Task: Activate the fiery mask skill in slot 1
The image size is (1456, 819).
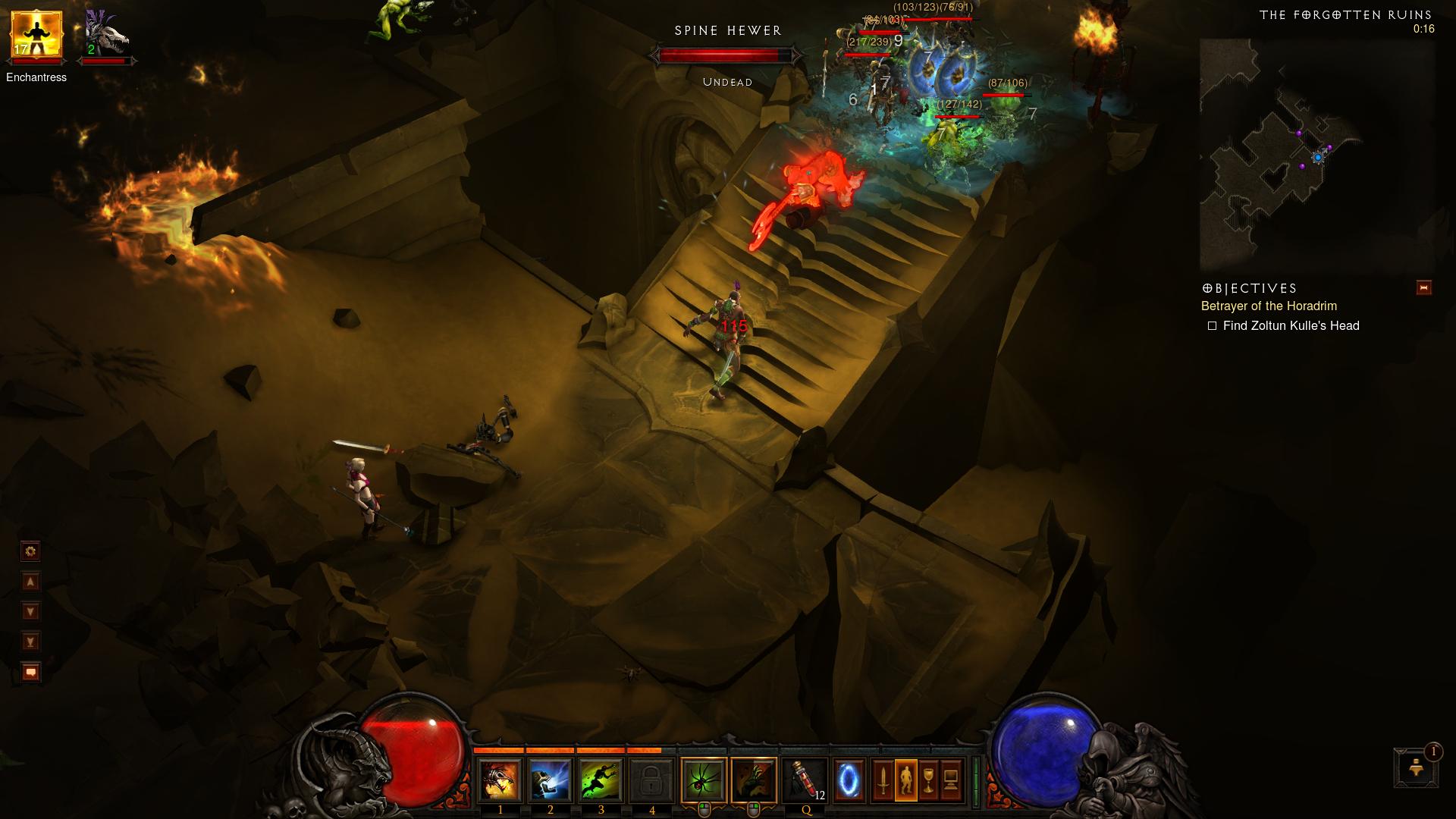Action: (x=500, y=780)
